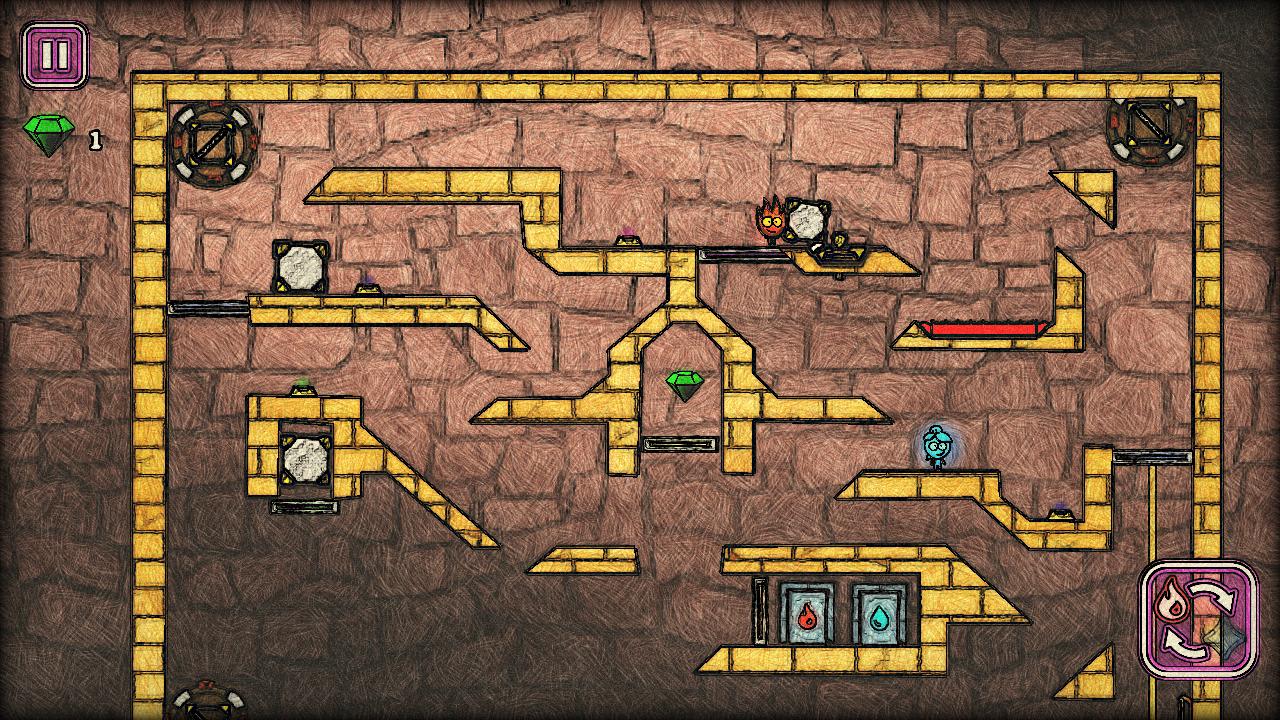Click the fan turret at the bottom-left edge
This screenshot has width=1280, height=720.
point(205,712)
